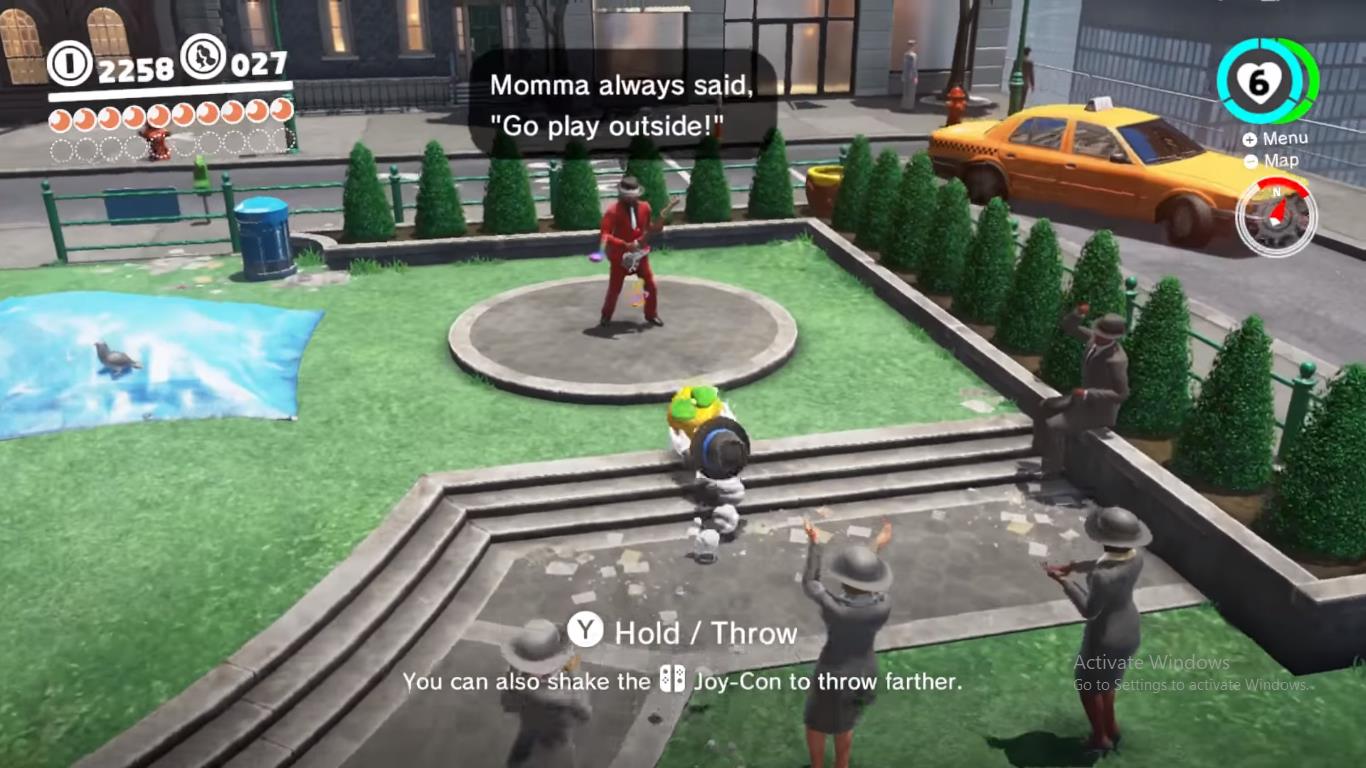The image size is (1366, 768).
Task: Open the compass minimap in the corner
Action: point(1277,216)
